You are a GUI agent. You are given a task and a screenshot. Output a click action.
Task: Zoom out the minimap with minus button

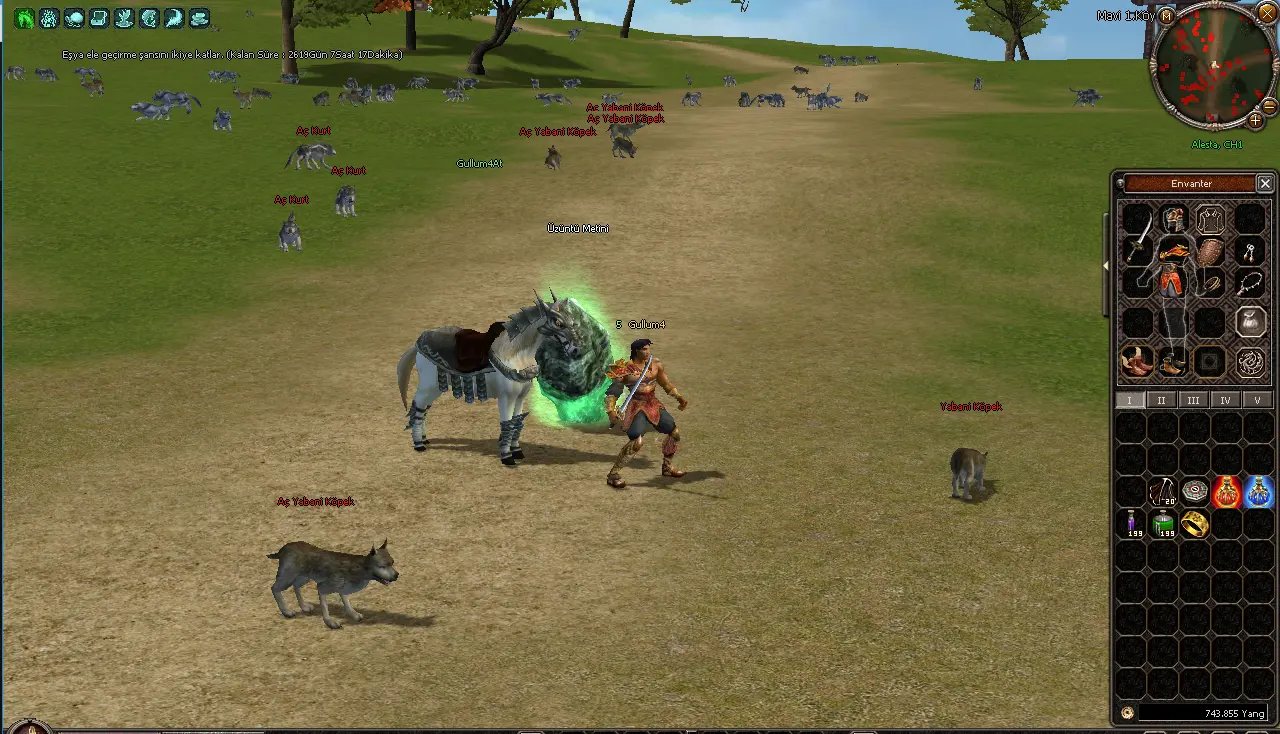coord(1269,105)
